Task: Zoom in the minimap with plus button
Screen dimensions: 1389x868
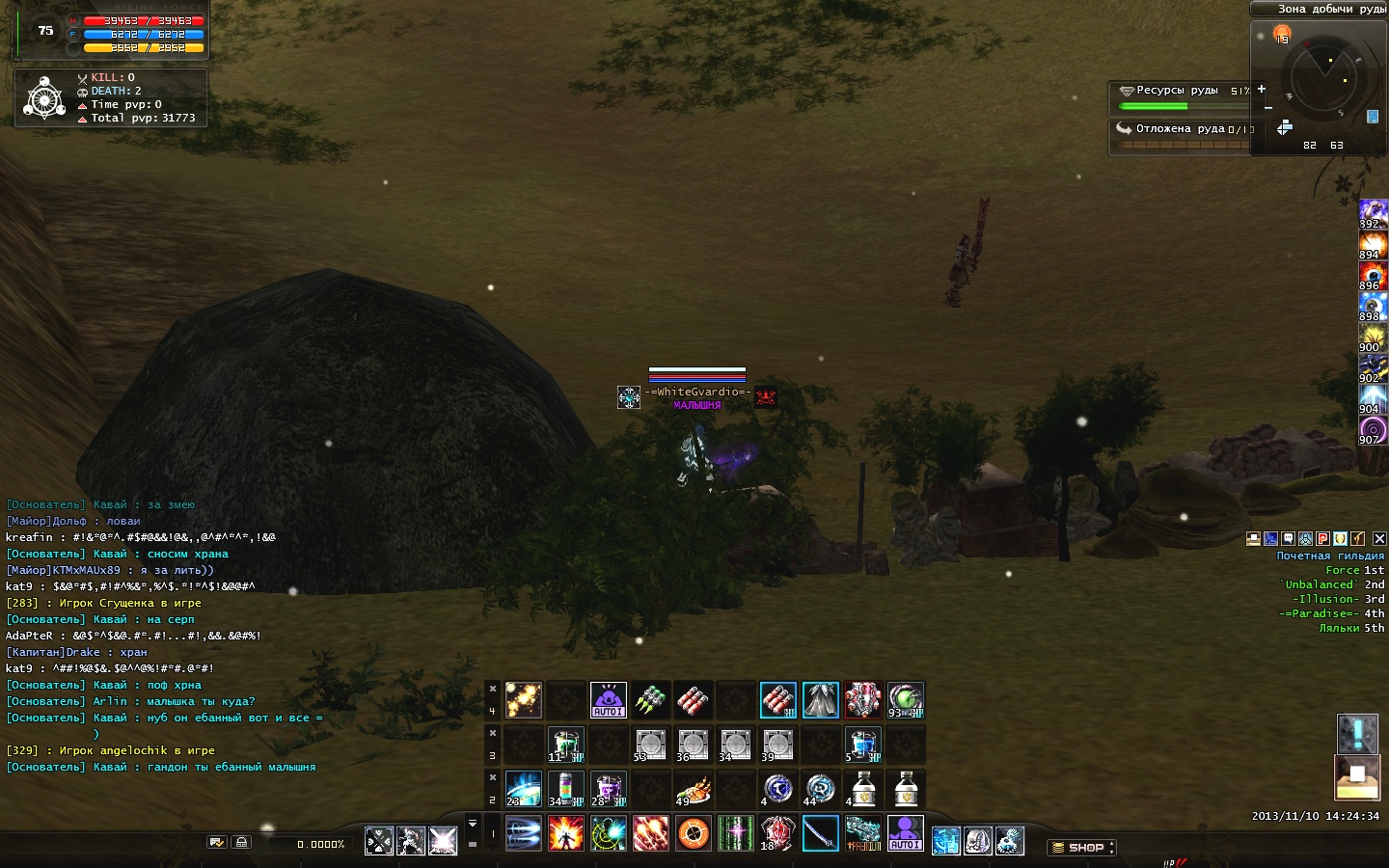Action: [1262, 89]
